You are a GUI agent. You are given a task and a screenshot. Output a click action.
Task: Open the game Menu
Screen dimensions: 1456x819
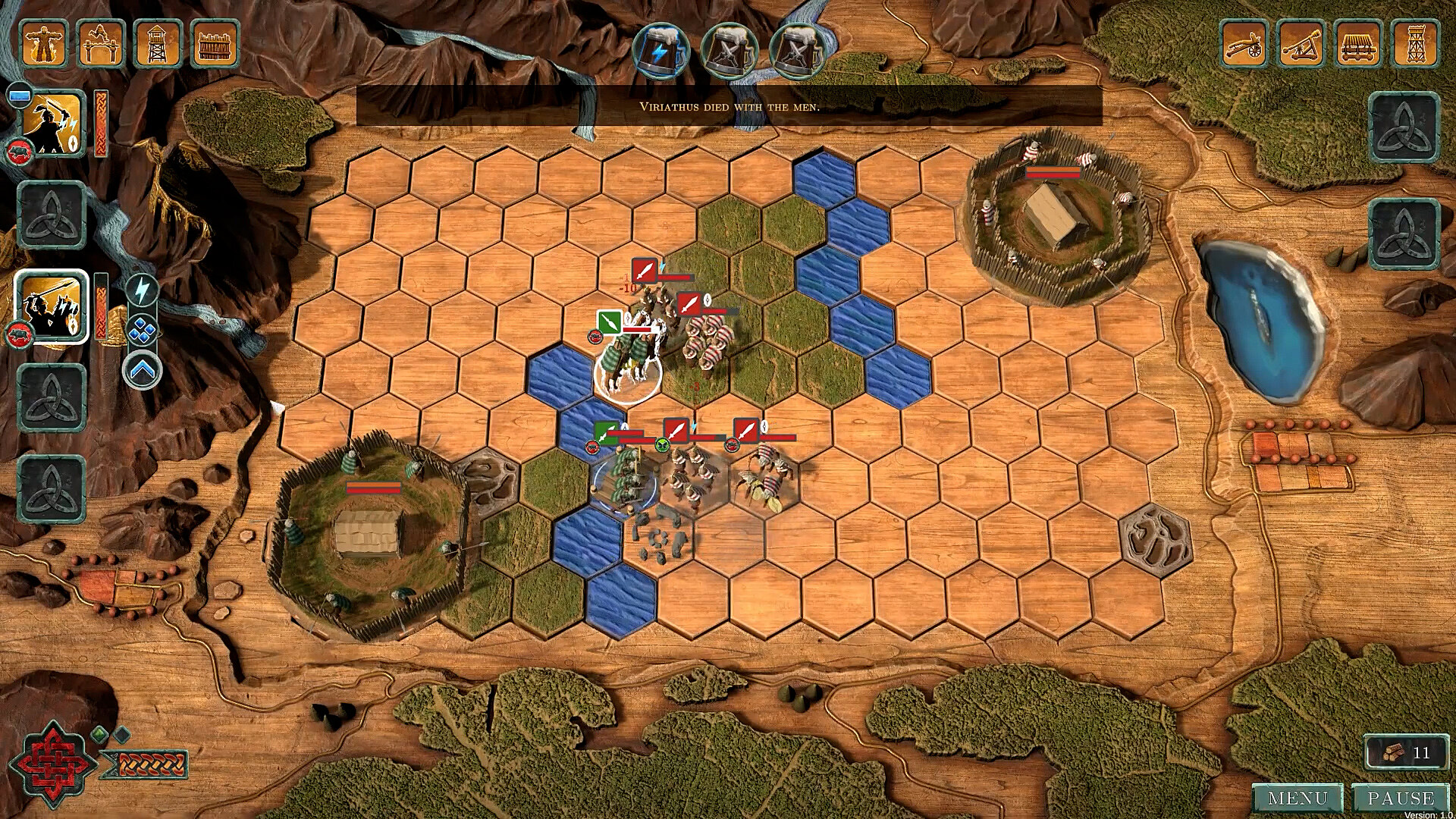point(1298,799)
